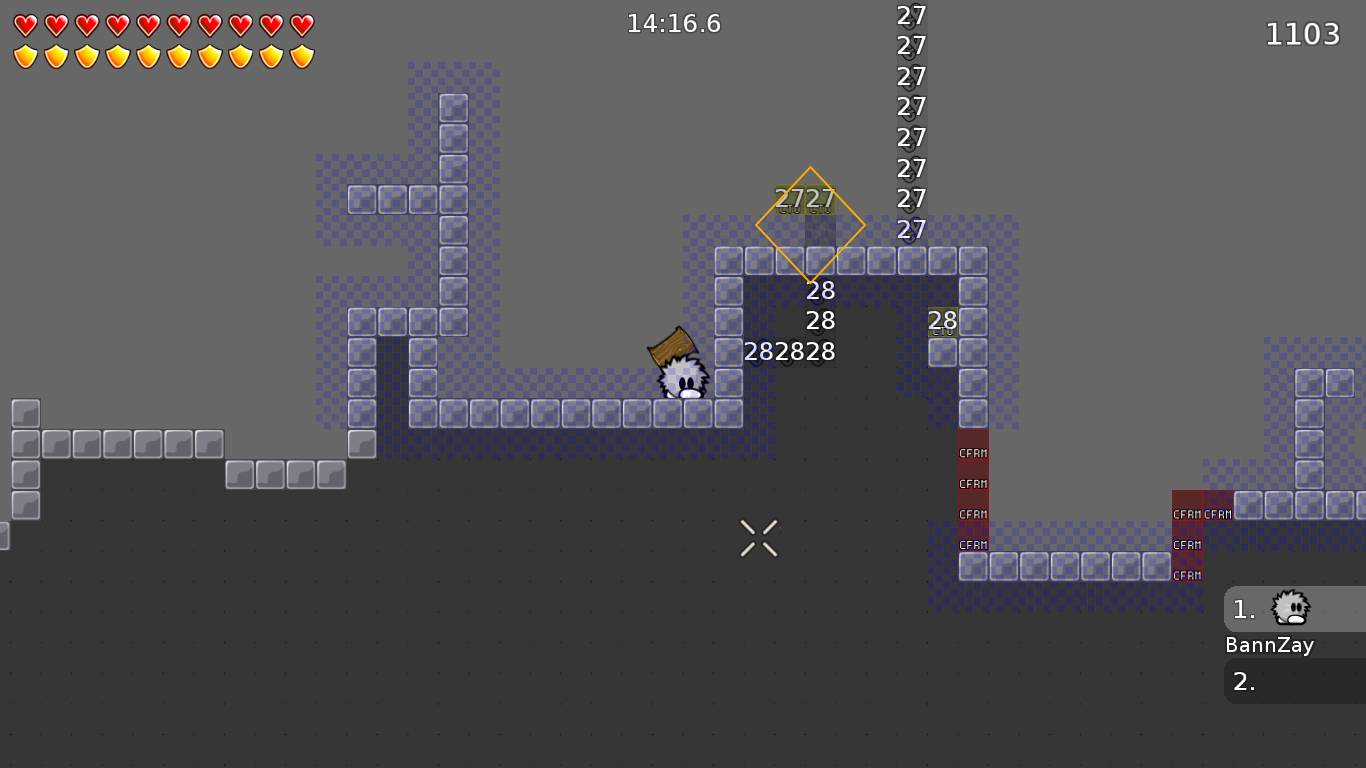Click the triple 282828 number cluster
Image resolution: width=1366 pixels, height=768 pixels.
point(789,351)
